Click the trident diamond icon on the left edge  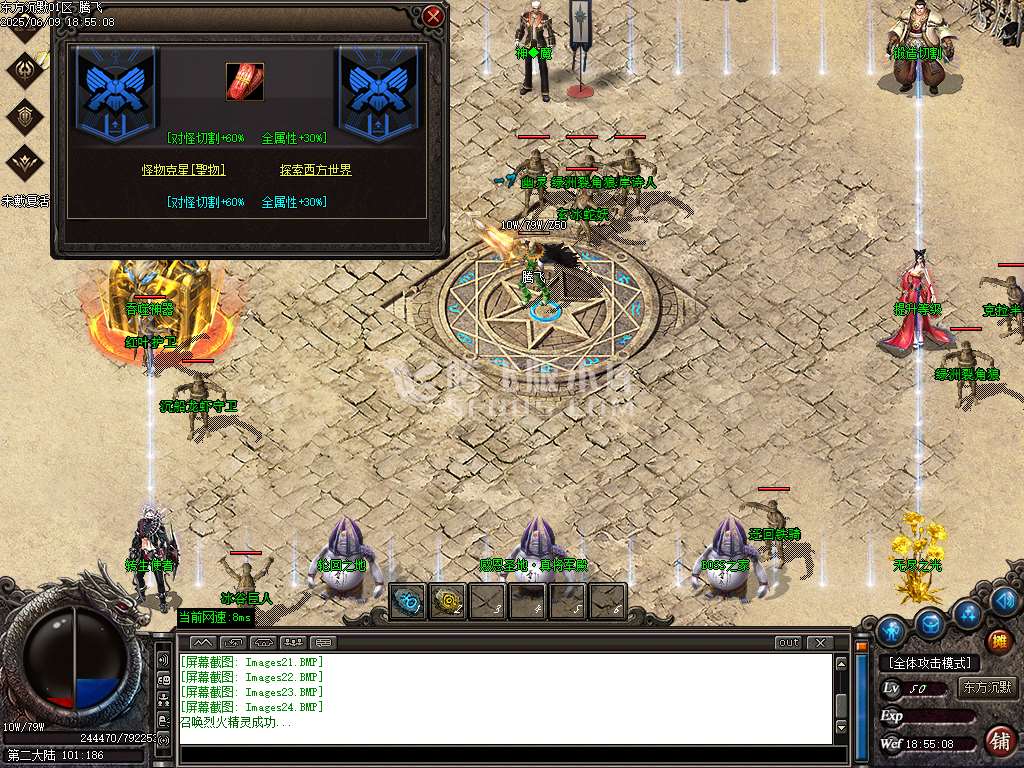(x=24, y=70)
